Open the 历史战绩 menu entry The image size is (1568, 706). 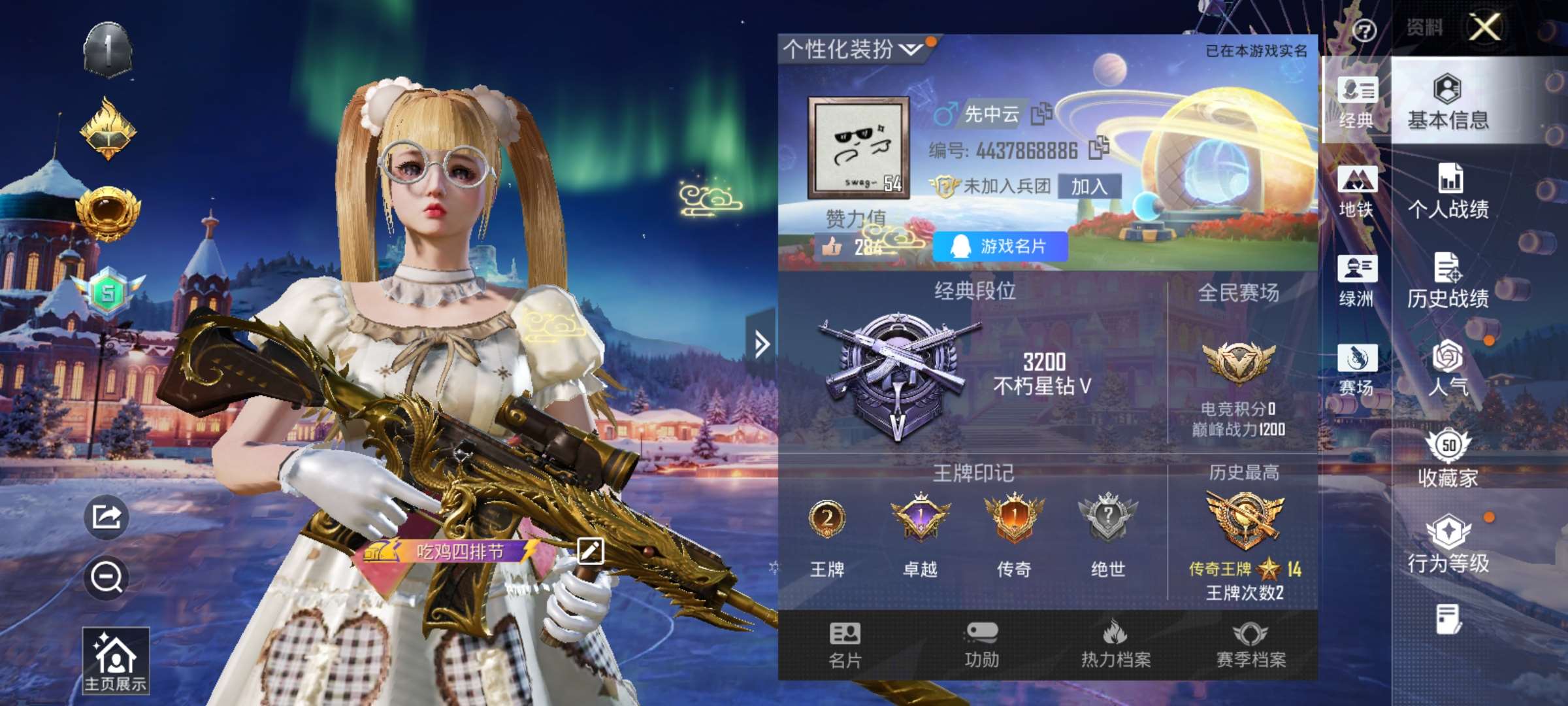pos(1448,280)
